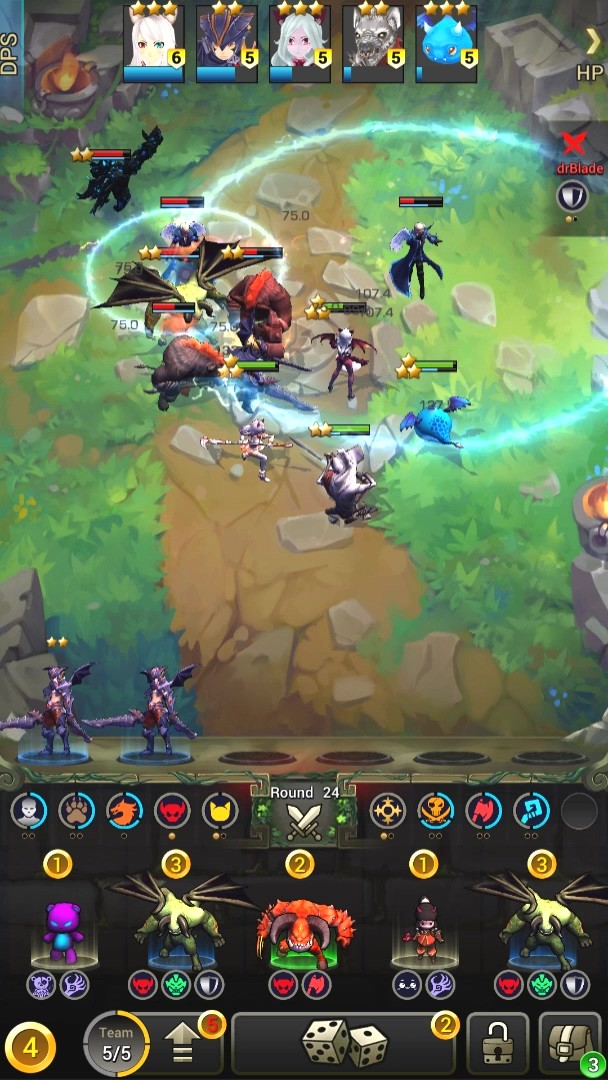Select the blue slime hero portrait
Image resolution: width=608 pixels, height=1080 pixels.
[x=446, y=43]
